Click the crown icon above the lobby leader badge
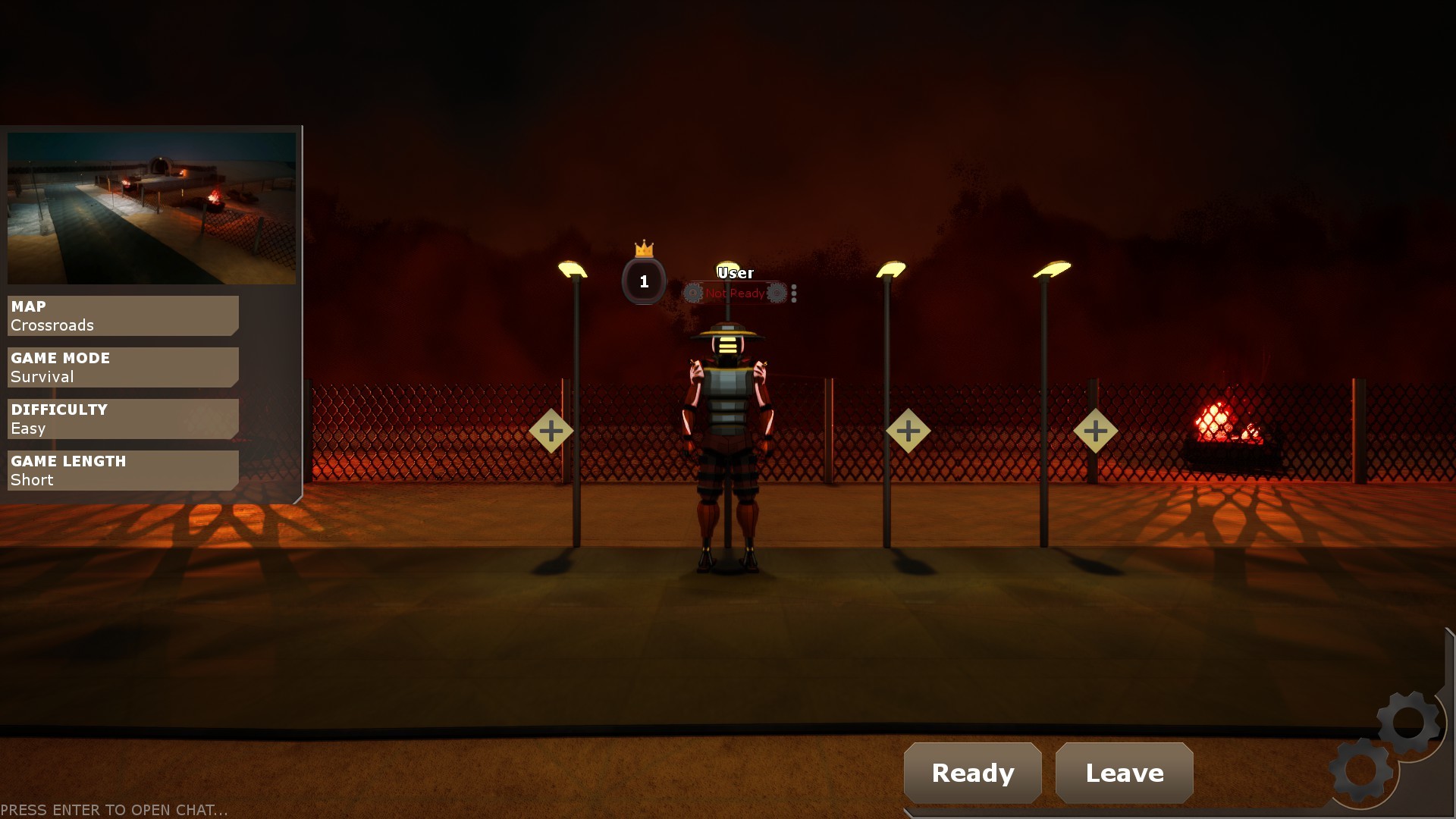This screenshot has height=819, width=1456. coord(644,249)
